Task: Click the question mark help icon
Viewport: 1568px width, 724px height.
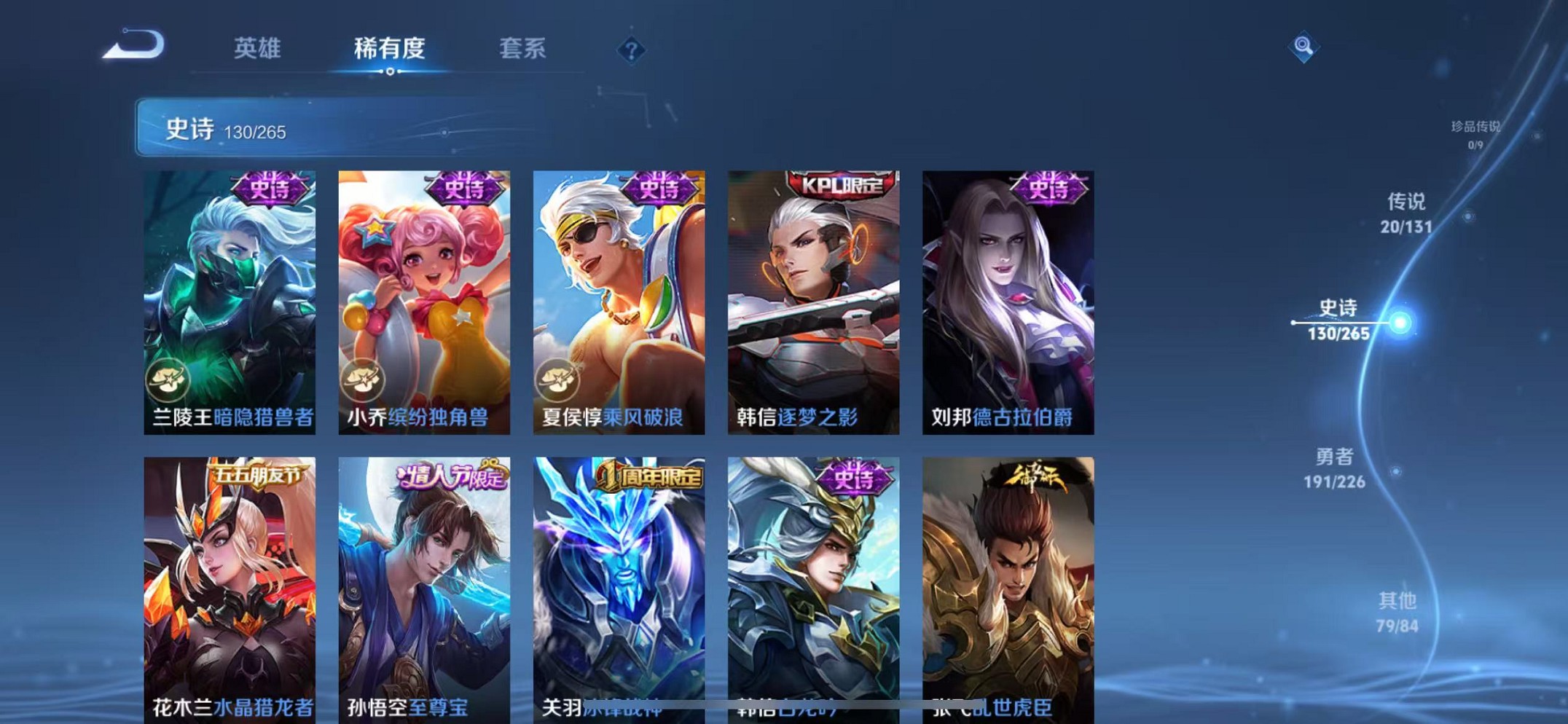Action: coord(631,50)
